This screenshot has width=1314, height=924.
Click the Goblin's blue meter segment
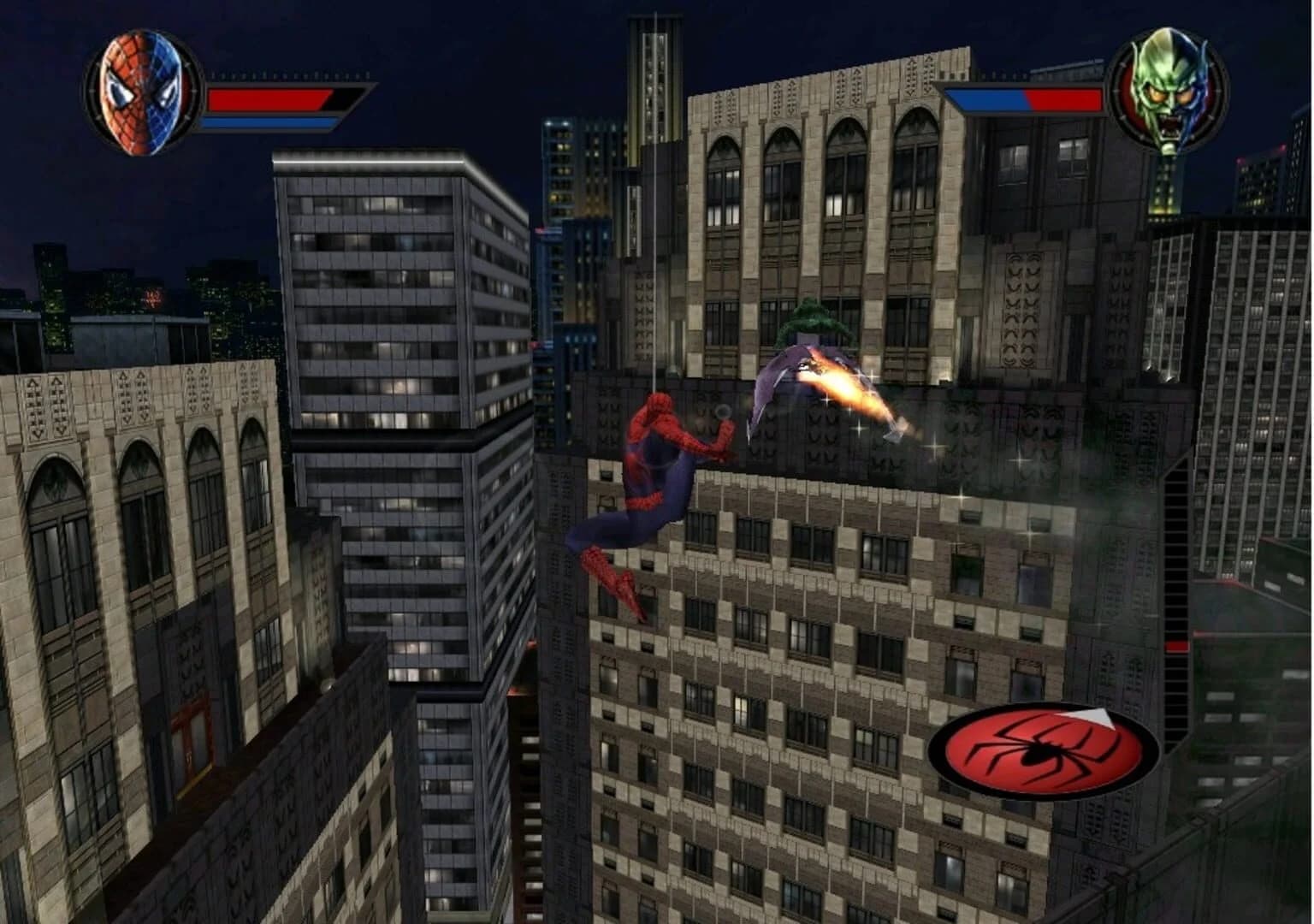pyautogui.click(x=984, y=101)
